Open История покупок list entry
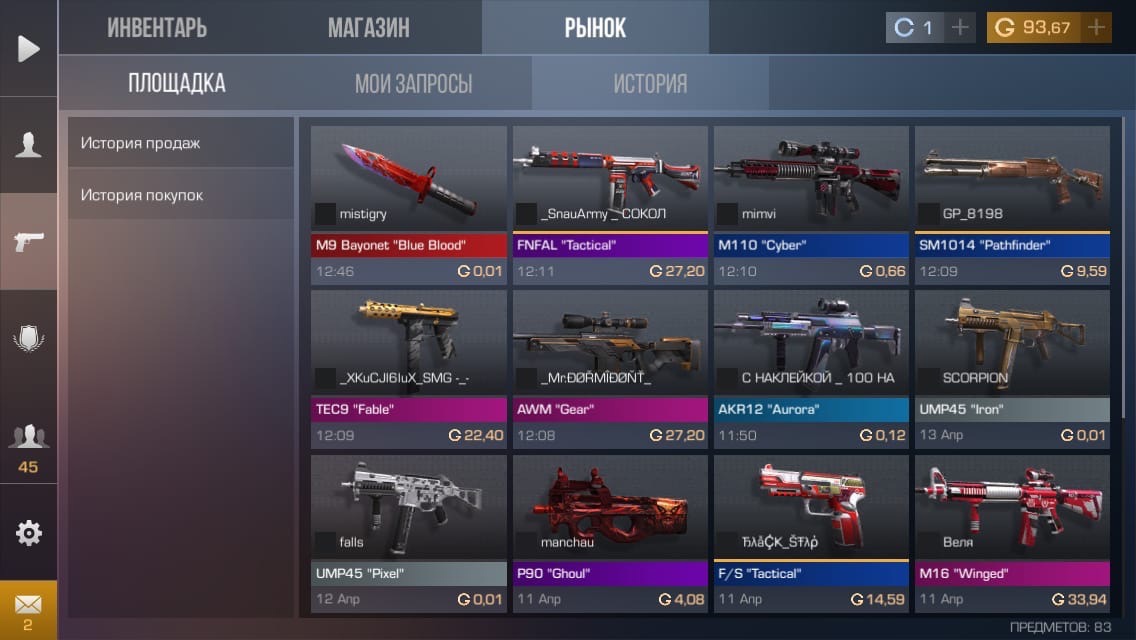The height and width of the screenshot is (640, 1136). (180, 195)
